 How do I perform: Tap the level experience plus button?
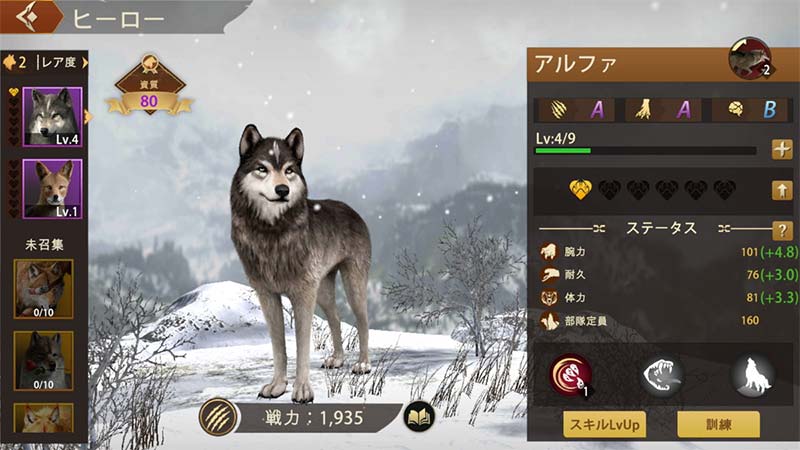point(782,149)
